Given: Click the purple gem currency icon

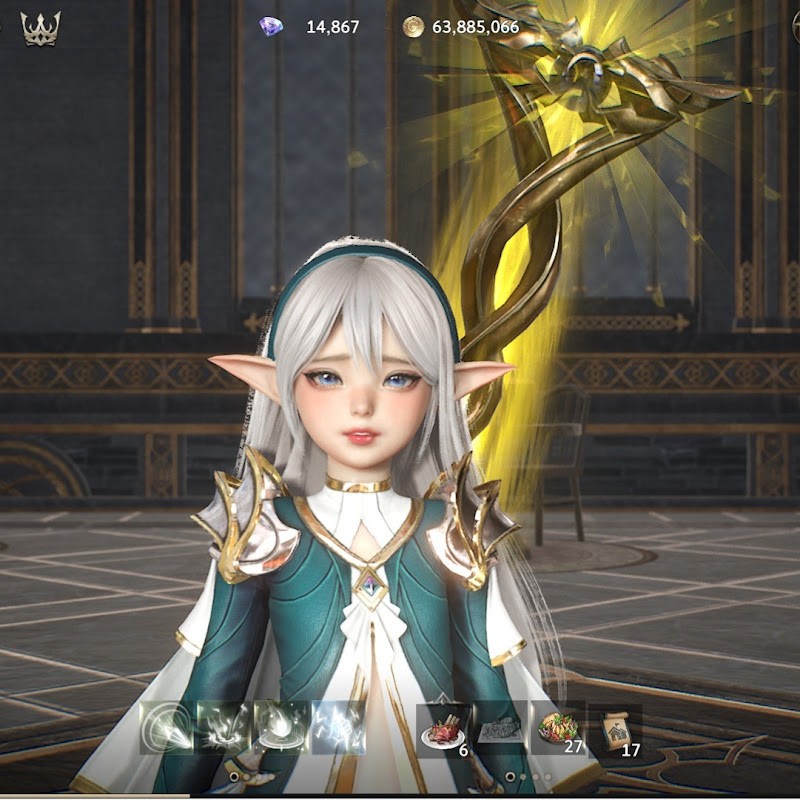Looking at the screenshot, I should point(270,27).
